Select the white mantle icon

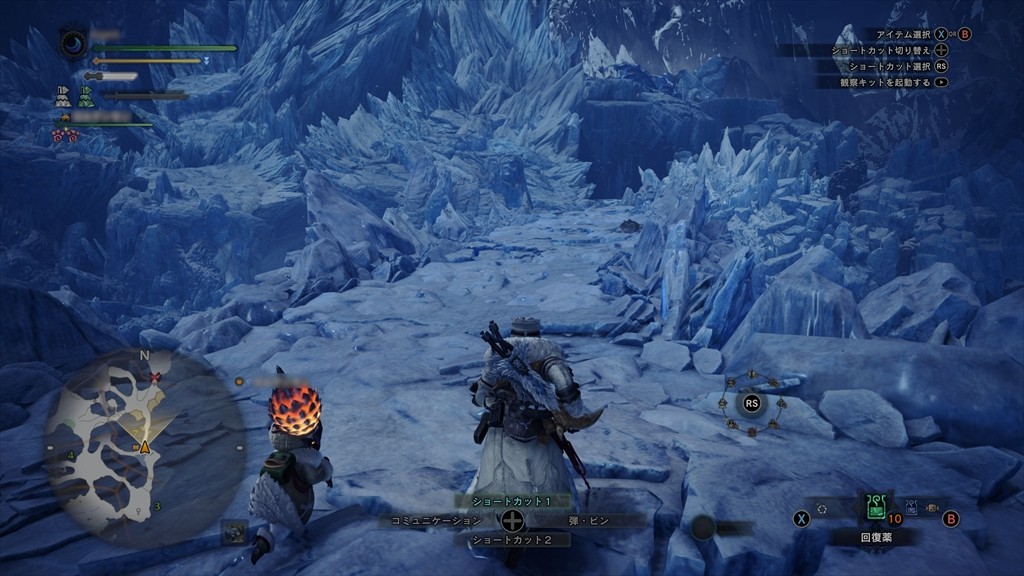tap(63, 97)
